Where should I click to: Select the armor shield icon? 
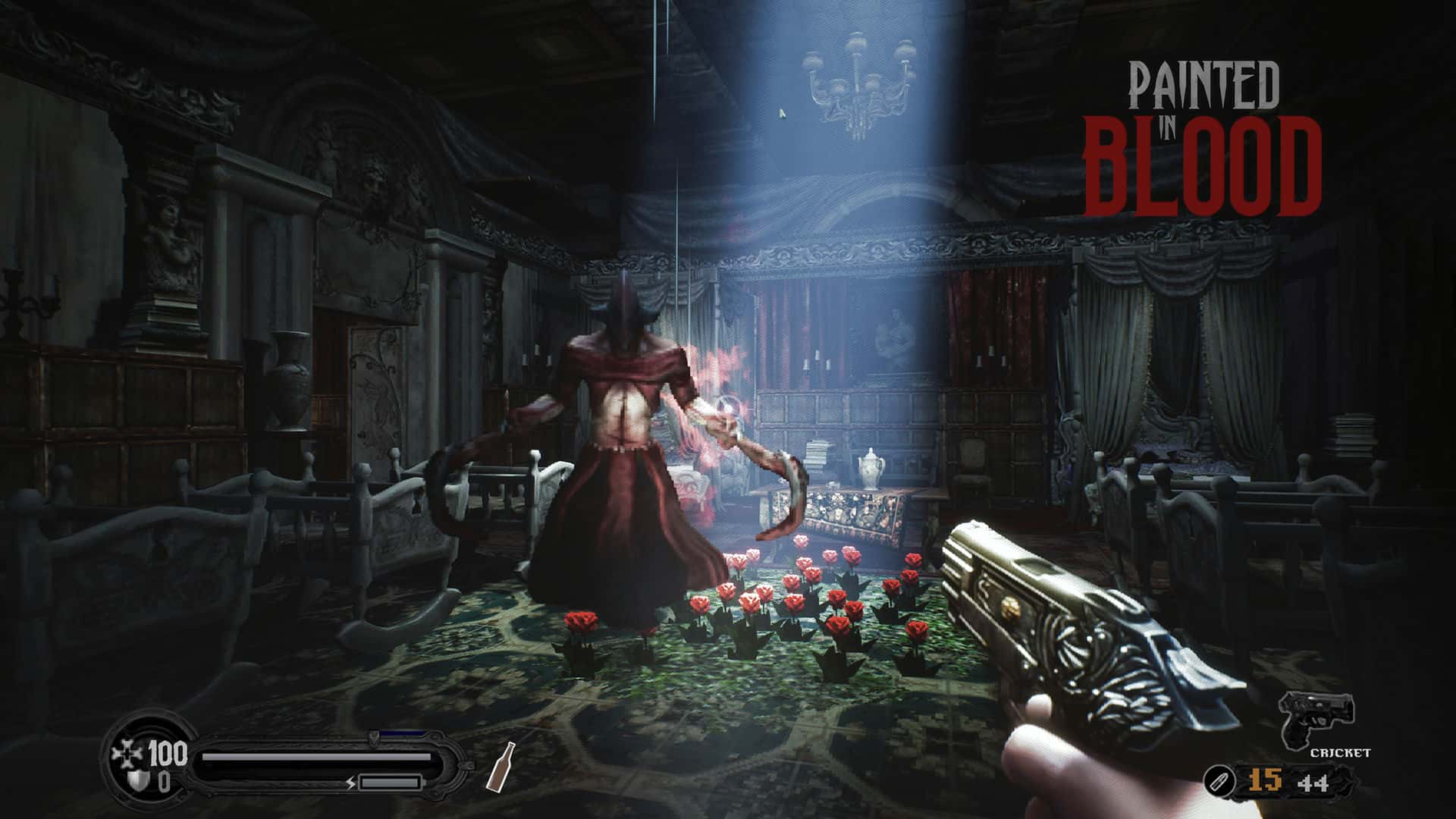[x=136, y=780]
